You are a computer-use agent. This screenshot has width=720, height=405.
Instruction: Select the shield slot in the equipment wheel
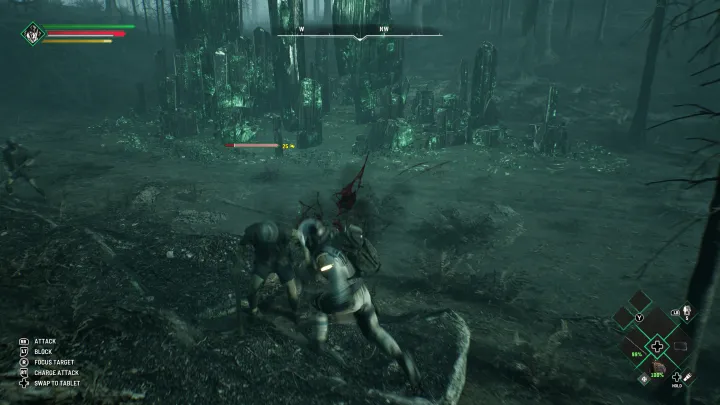click(x=680, y=346)
